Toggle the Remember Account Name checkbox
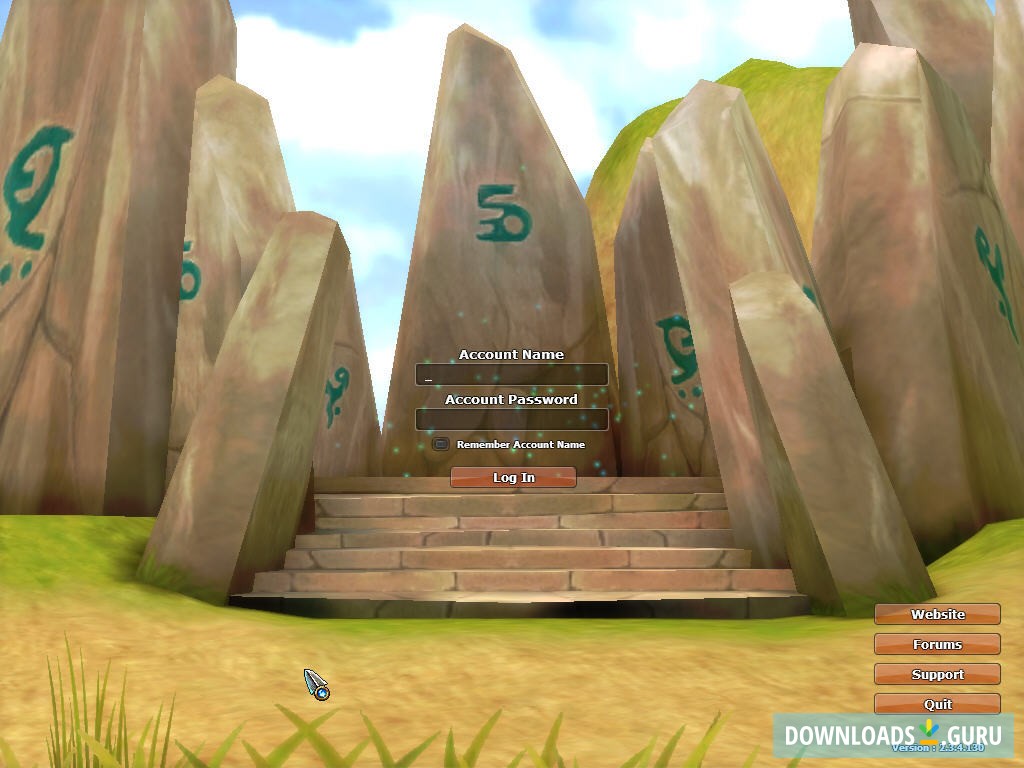The image size is (1024, 768). pos(440,444)
